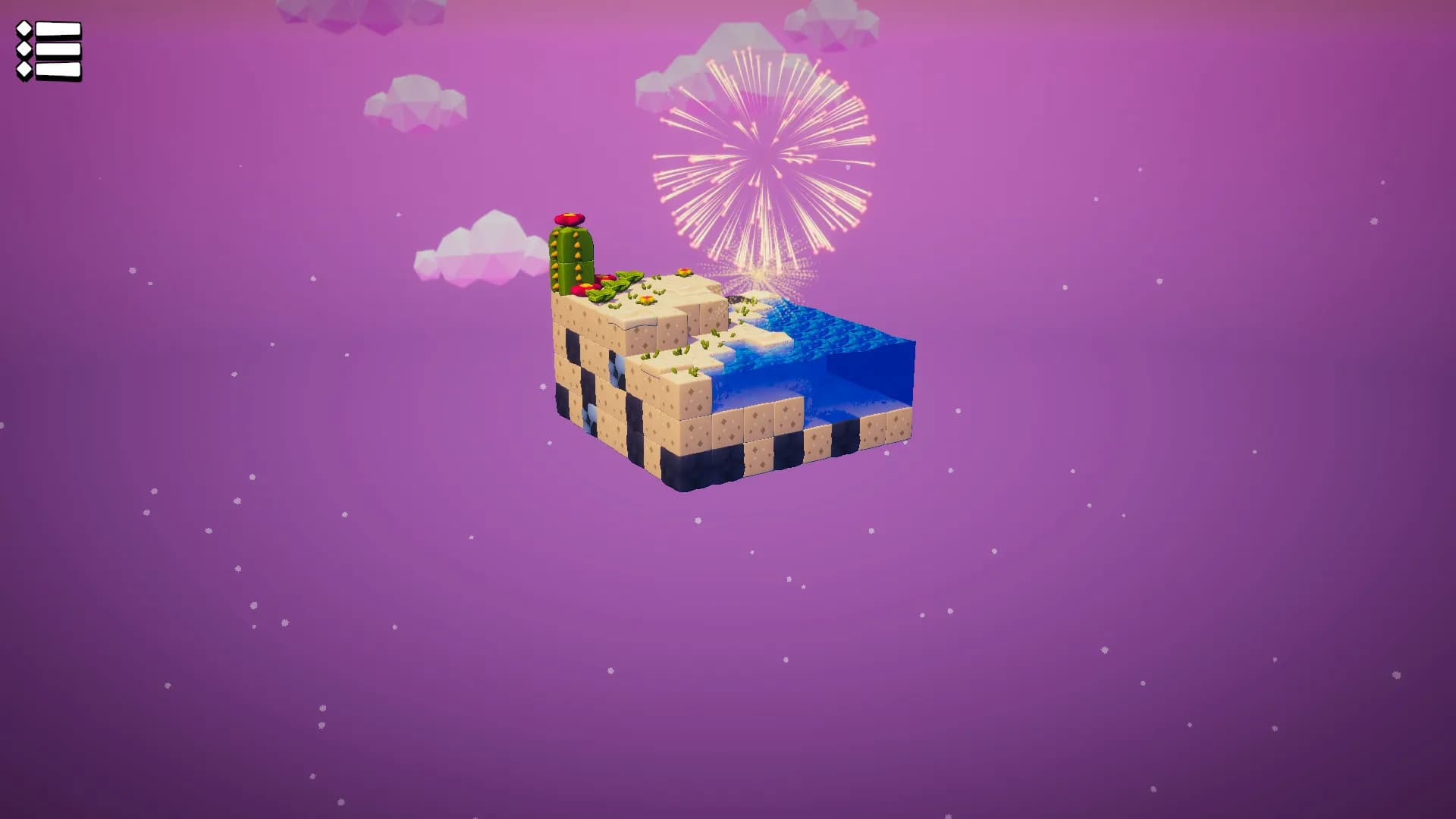Click the yellow flower on the plateau
The width and height of the screenshot is (1456, 819).
point(684,273)
